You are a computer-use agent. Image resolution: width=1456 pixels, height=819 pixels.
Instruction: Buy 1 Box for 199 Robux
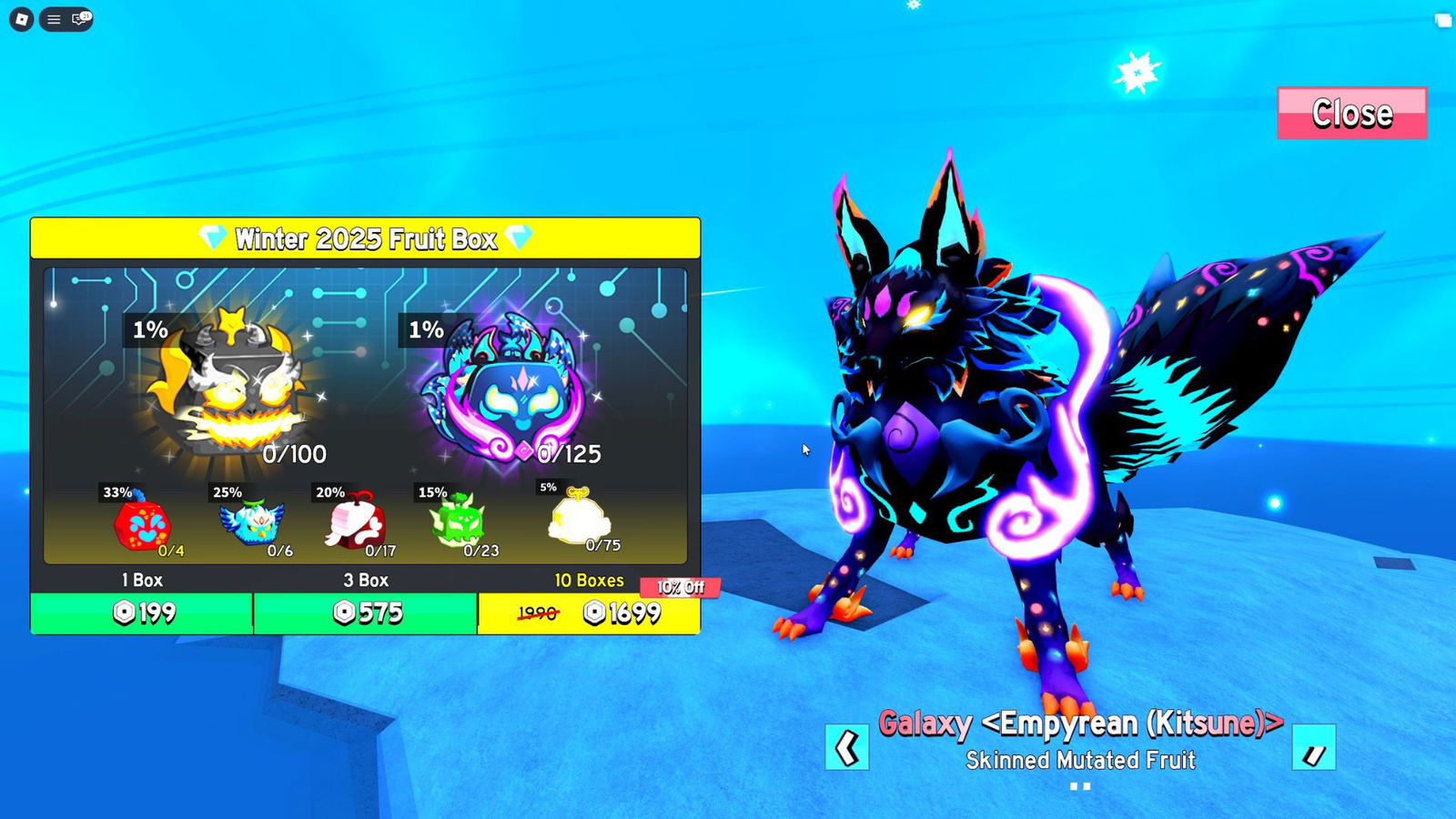[x=142, y=613]
